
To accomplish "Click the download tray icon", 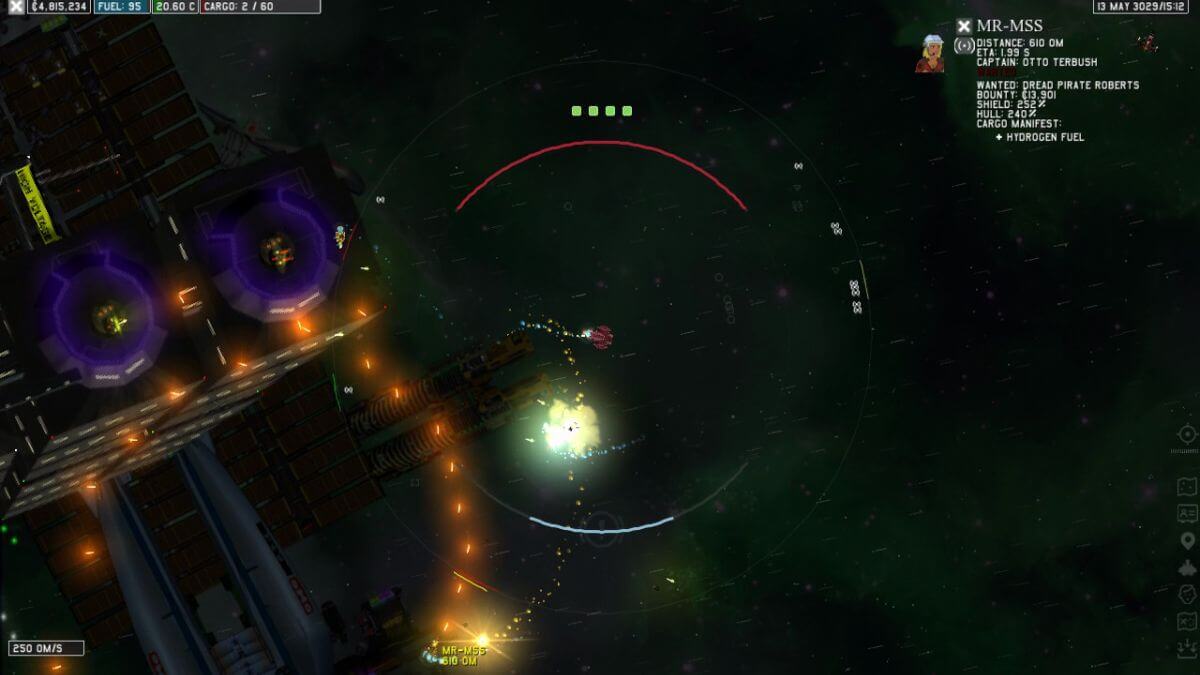I will coord(1187,648).
